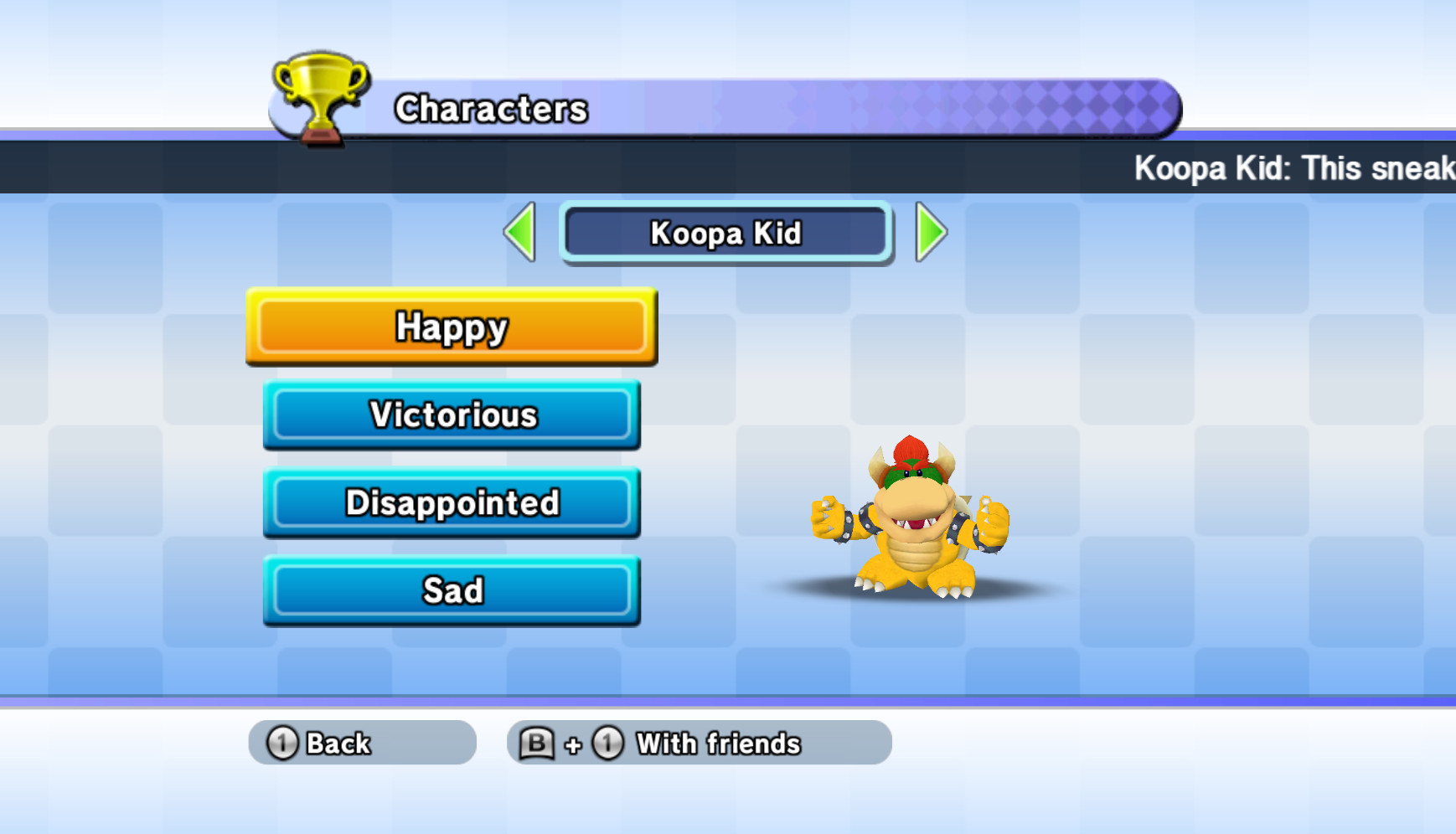This screenshot has height=834, width=1456.
Task: Click the (1) icon next to Back
Action: tap(281, 742)
